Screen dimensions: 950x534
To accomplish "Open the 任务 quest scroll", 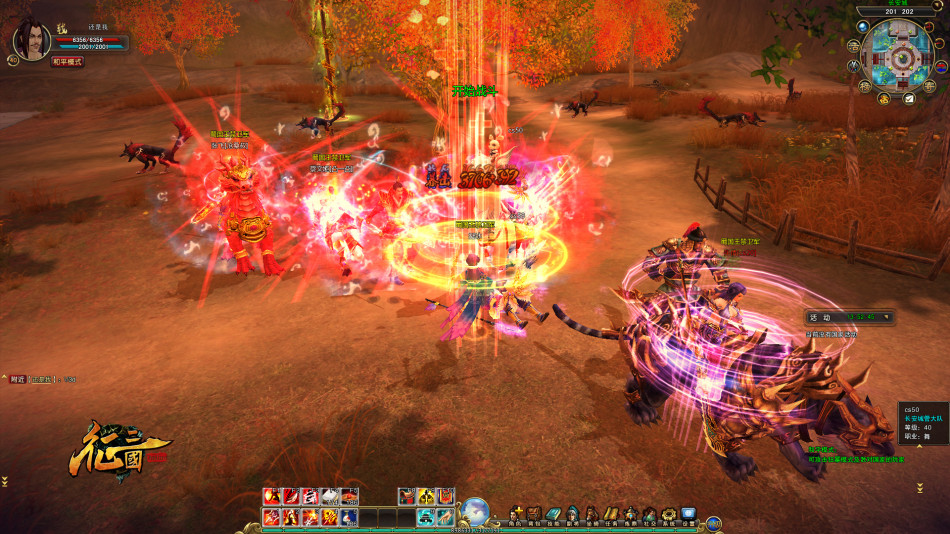I will click(x=611, y=515).
